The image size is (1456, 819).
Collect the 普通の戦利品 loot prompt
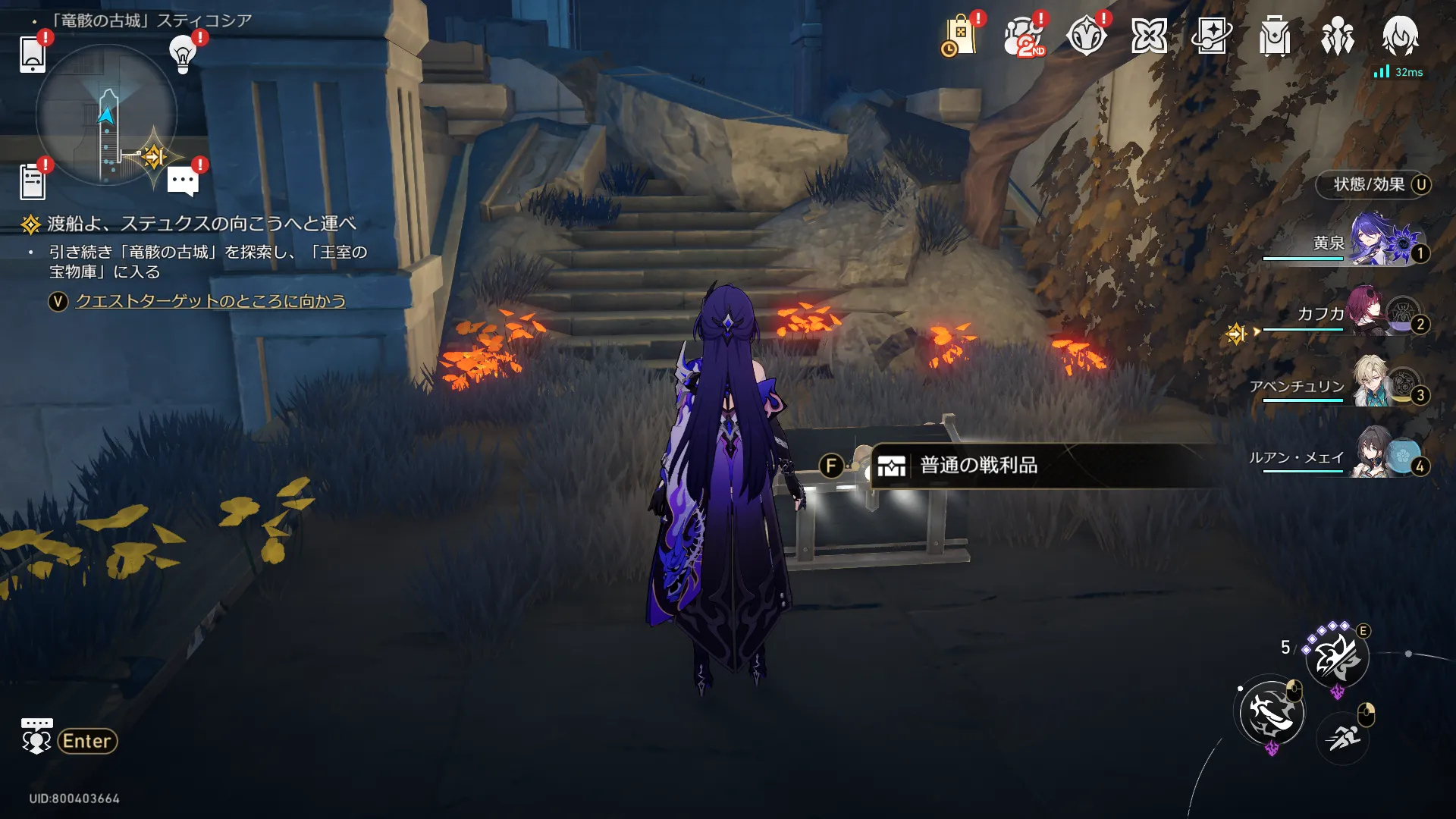[x=978, y=466]
